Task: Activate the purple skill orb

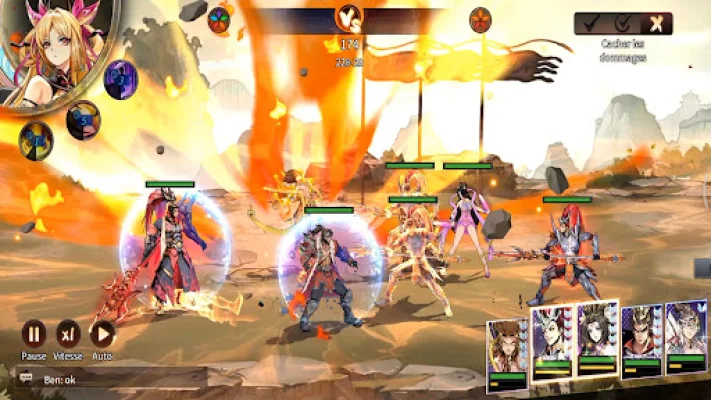Action: pyautogui.click(x=121, y=79)
